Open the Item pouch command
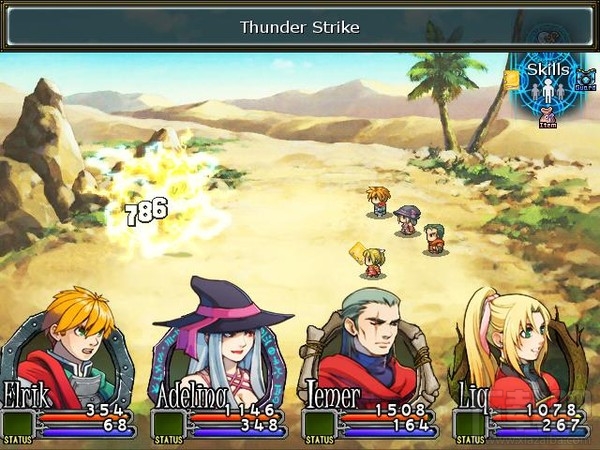This screenshot has width=600, height=450. pyautogui.click(x=547, y=115)
